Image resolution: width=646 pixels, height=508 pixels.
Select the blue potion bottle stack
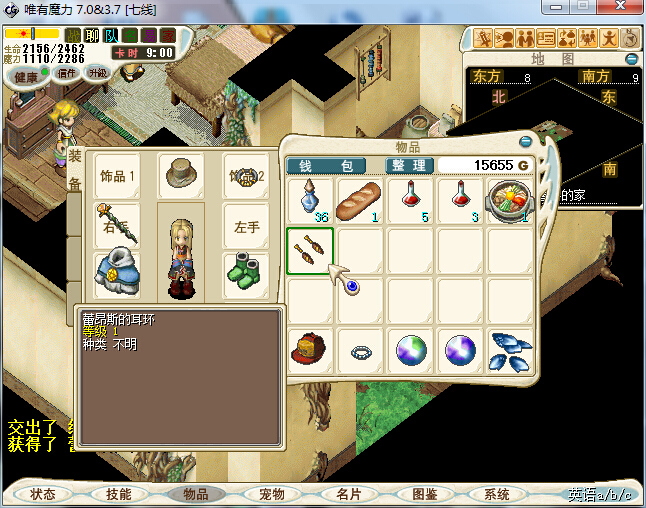(x=311, y=201)
